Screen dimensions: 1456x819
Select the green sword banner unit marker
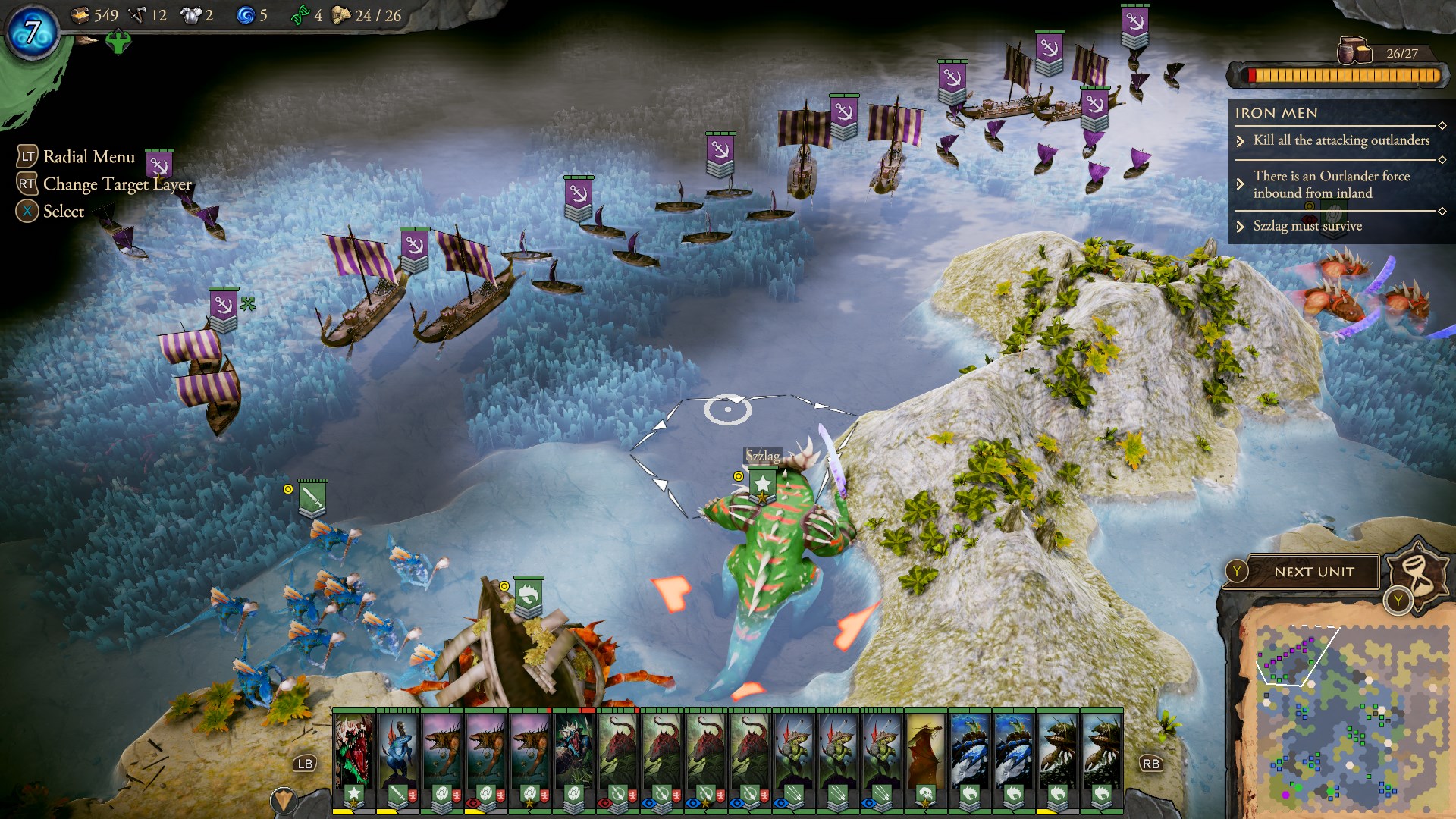coord(312,497)
